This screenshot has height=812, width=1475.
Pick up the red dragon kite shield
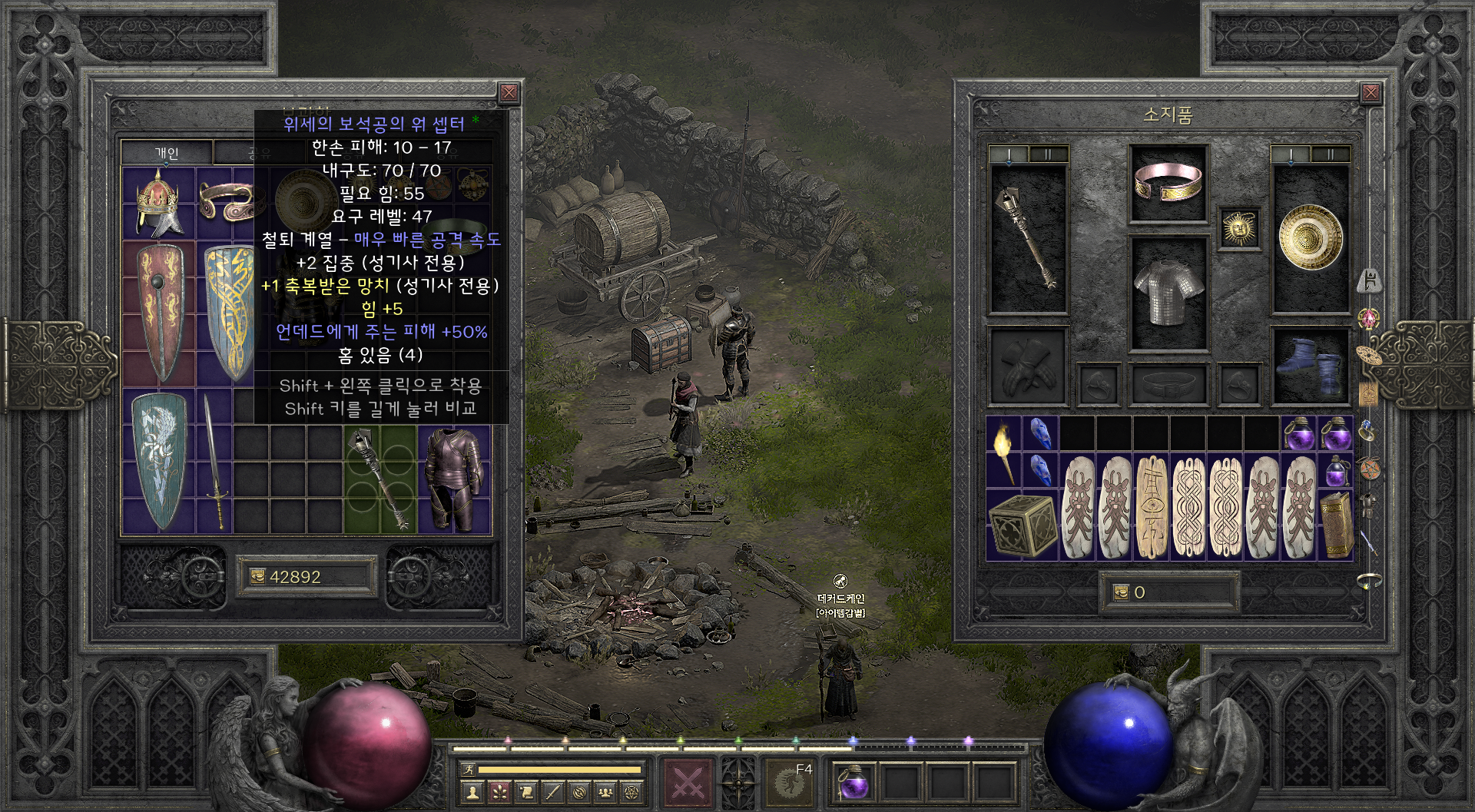[160, 313]
